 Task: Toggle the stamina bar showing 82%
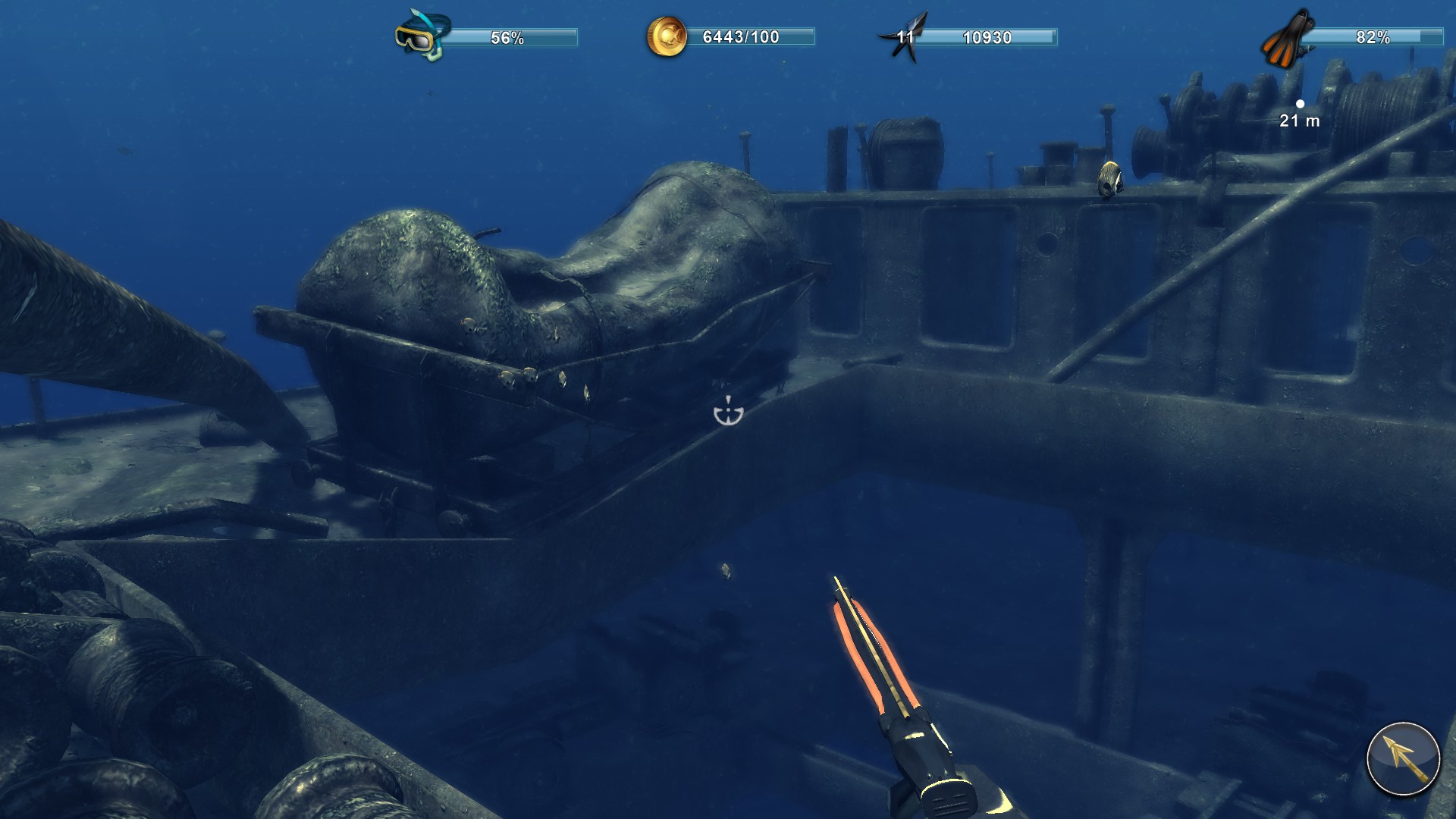point(1373,35)
